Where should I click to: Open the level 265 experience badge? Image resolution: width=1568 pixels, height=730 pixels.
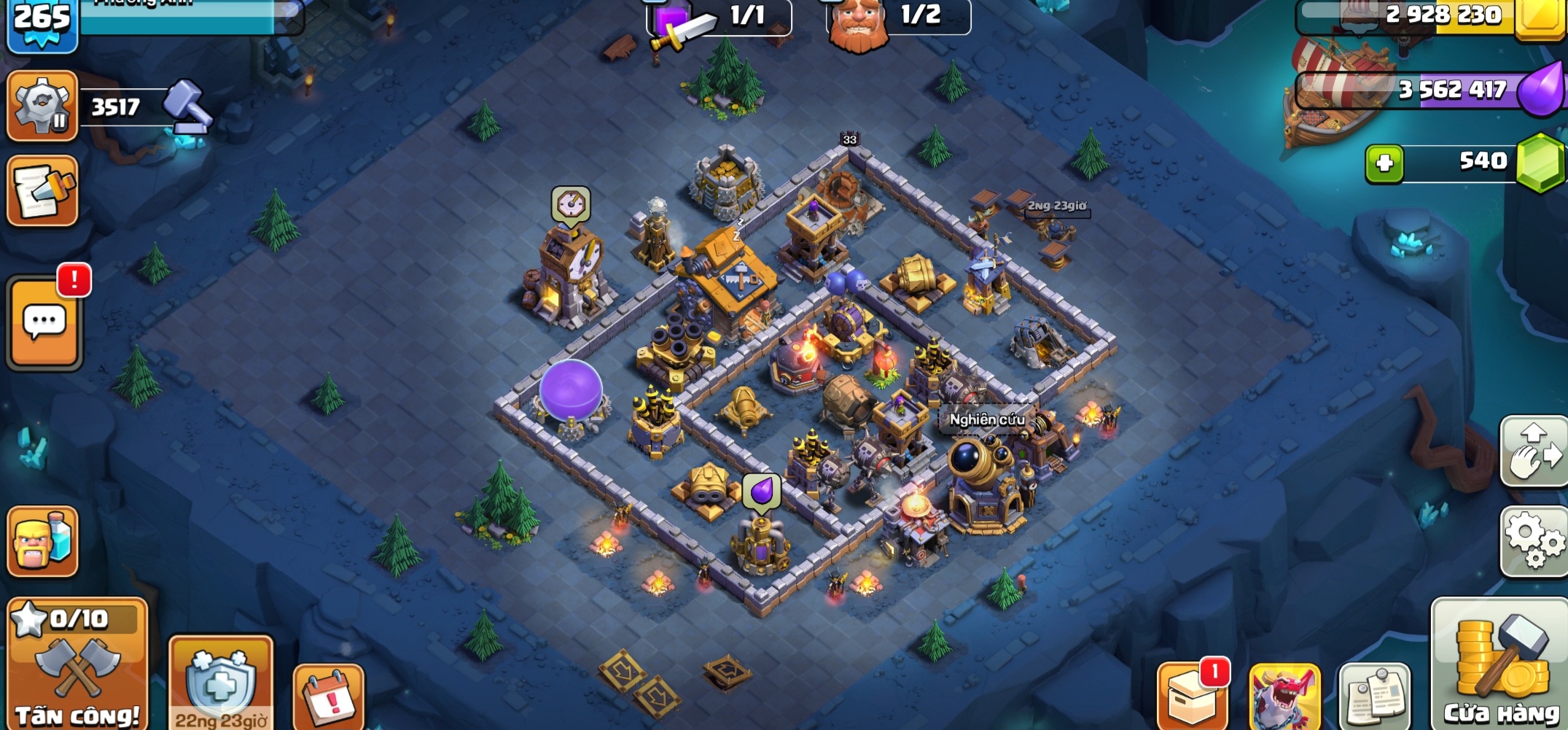[42, 23]
